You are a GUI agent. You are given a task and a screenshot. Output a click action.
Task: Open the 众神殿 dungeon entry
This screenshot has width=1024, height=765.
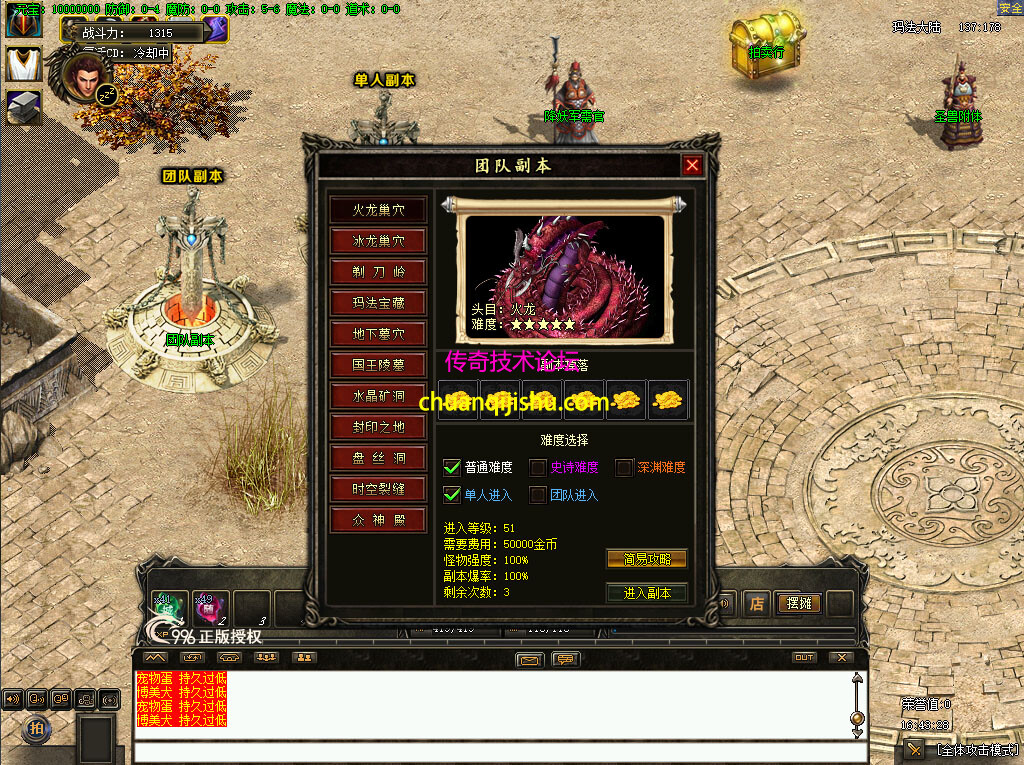(378, 520)
